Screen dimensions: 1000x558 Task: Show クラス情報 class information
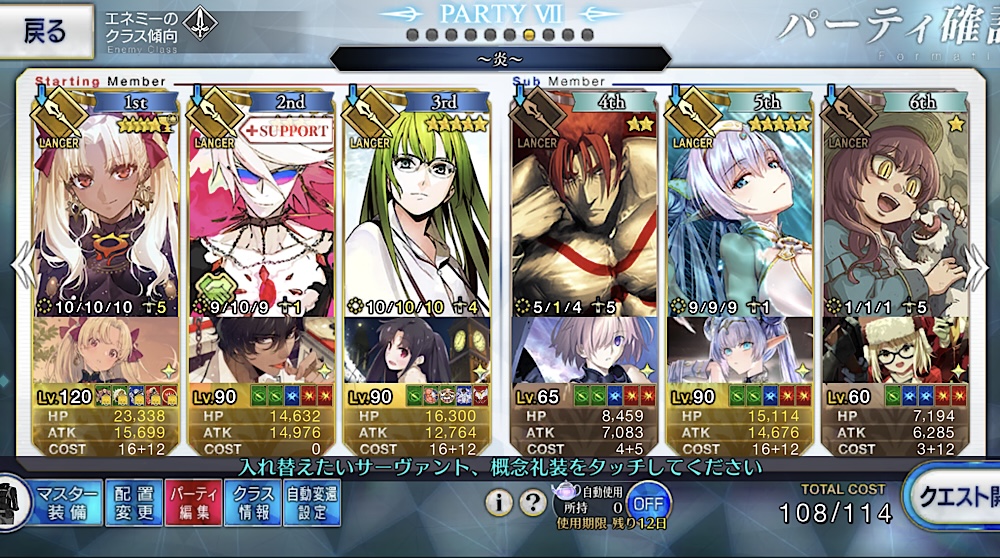pyautogui.click(x=253, y=502)
